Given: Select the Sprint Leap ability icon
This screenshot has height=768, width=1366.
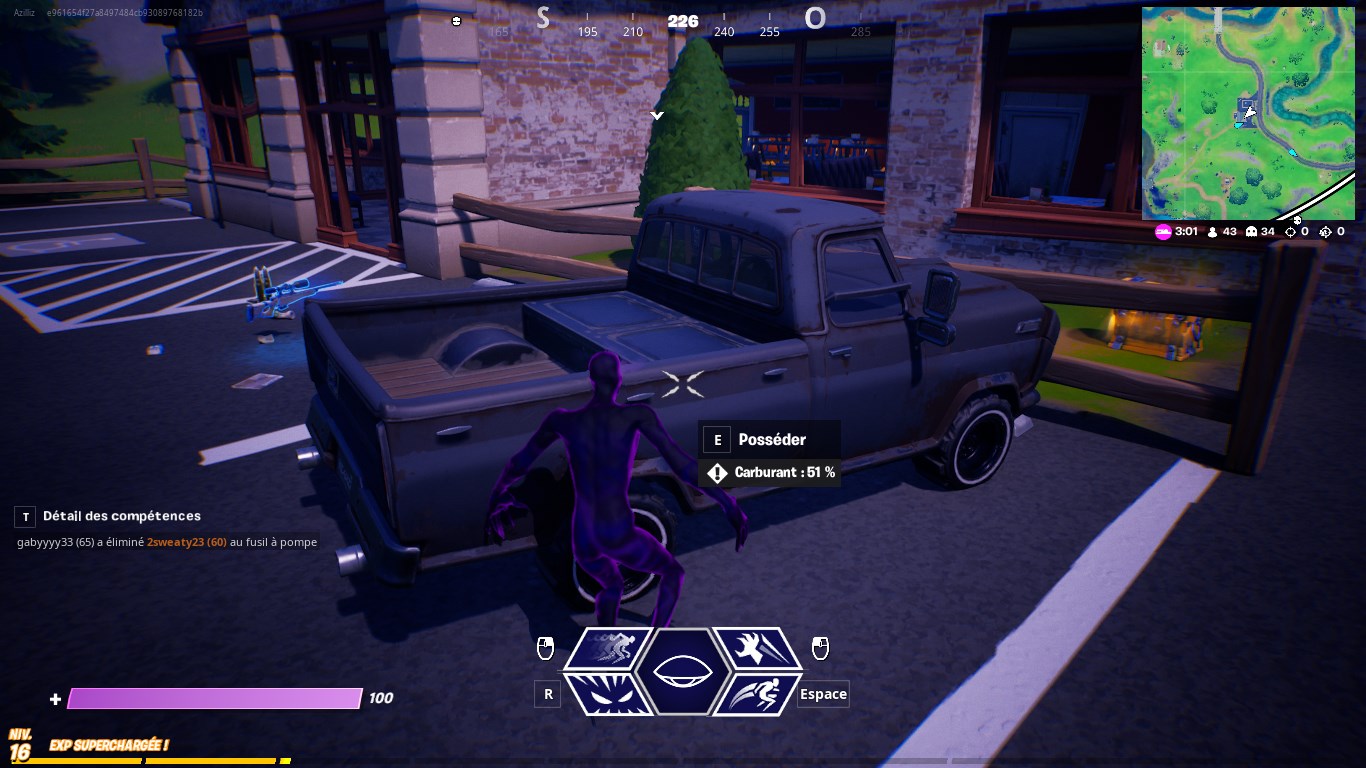Looking at the screenshot, I should pyautogui.click(x=757, y=693).
